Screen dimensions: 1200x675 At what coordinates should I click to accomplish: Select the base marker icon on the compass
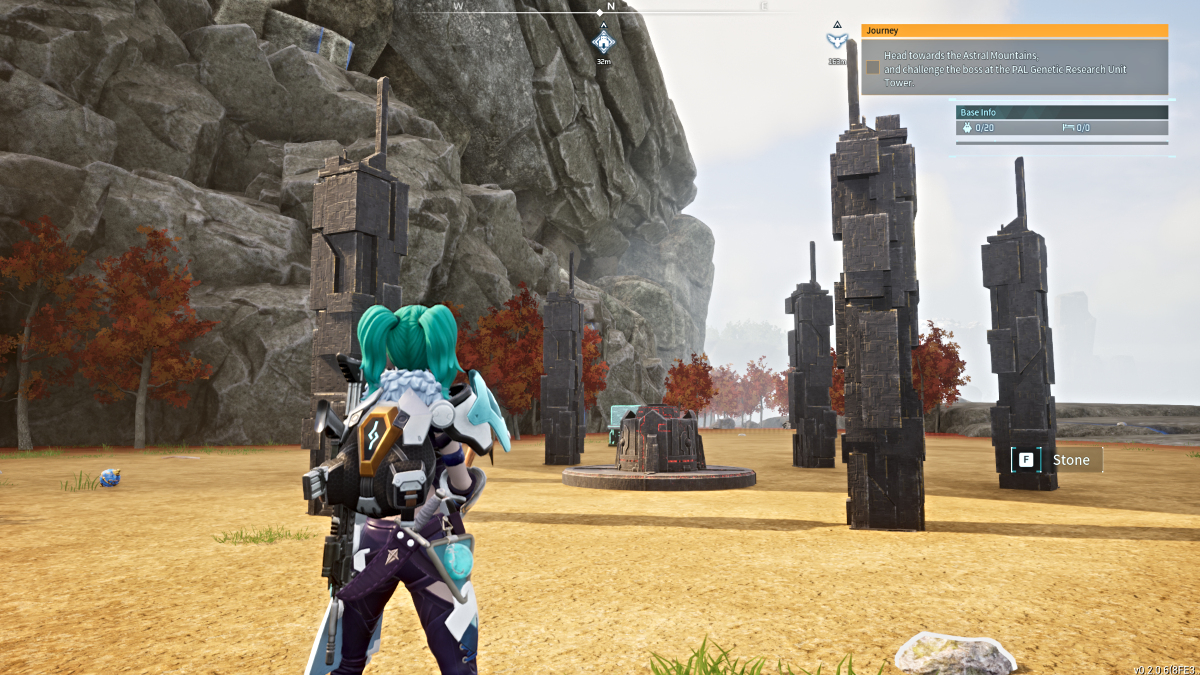pos(603,42)
